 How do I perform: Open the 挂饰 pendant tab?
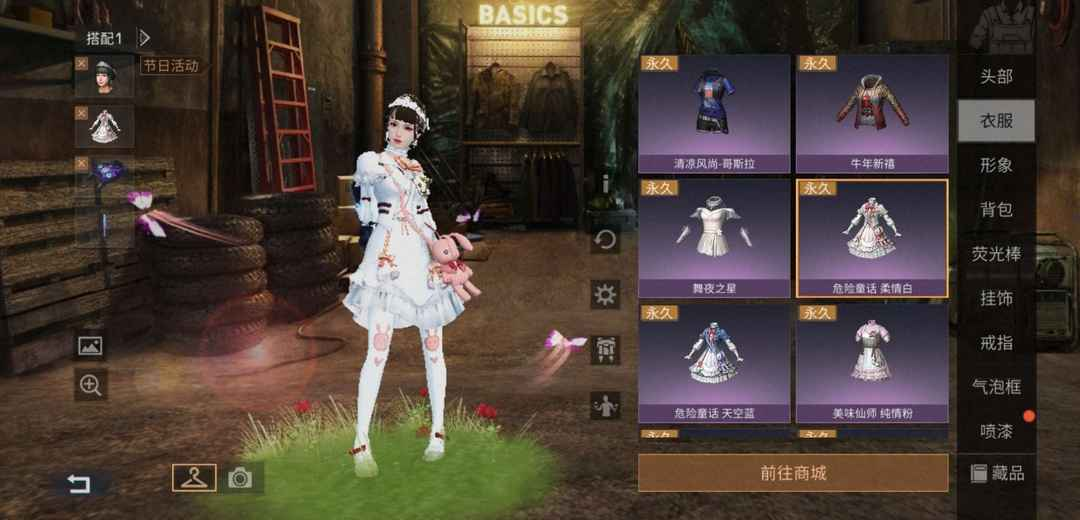tap(996, 298)
